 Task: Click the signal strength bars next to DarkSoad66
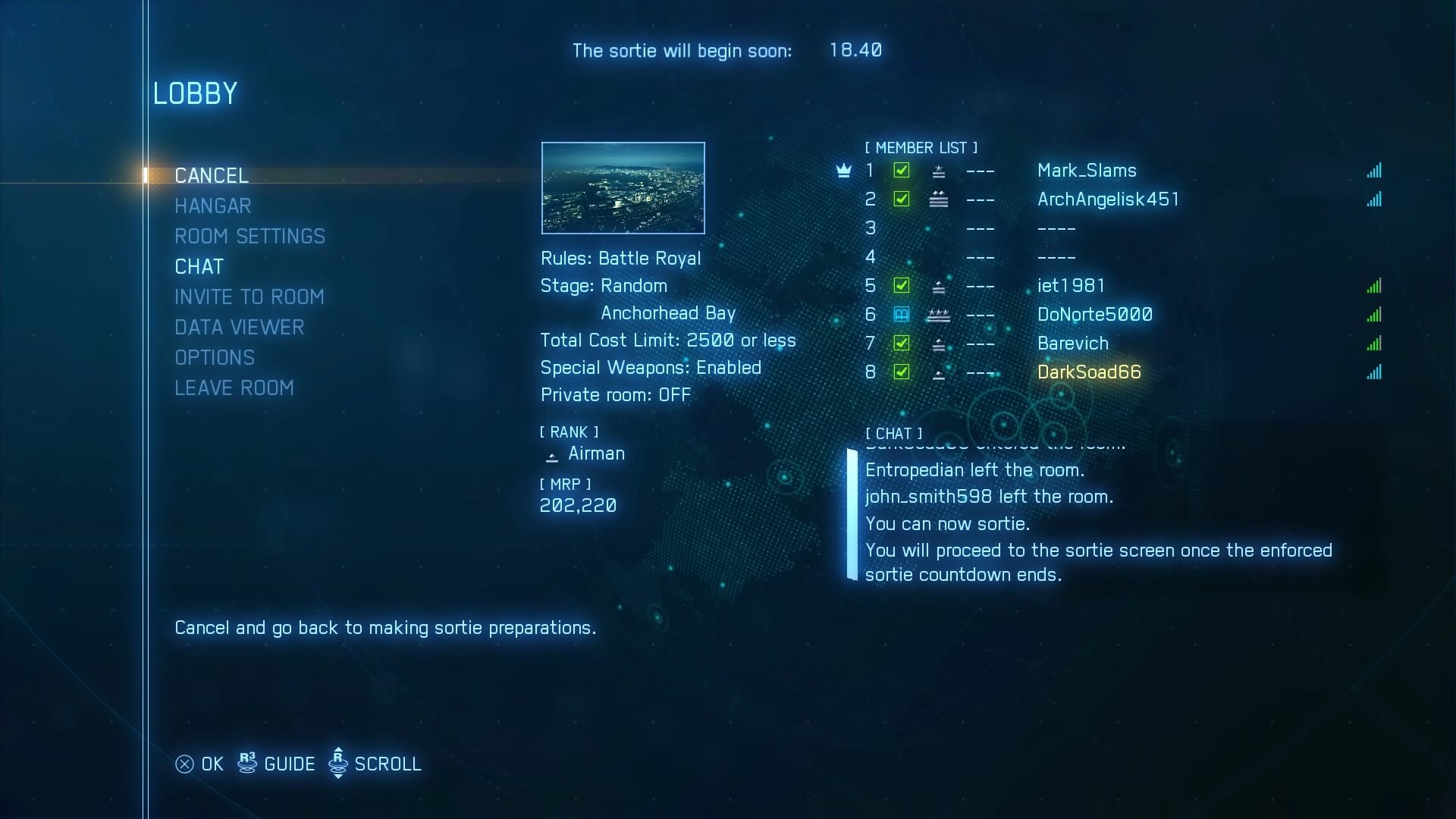click(x=1375, y=372)
